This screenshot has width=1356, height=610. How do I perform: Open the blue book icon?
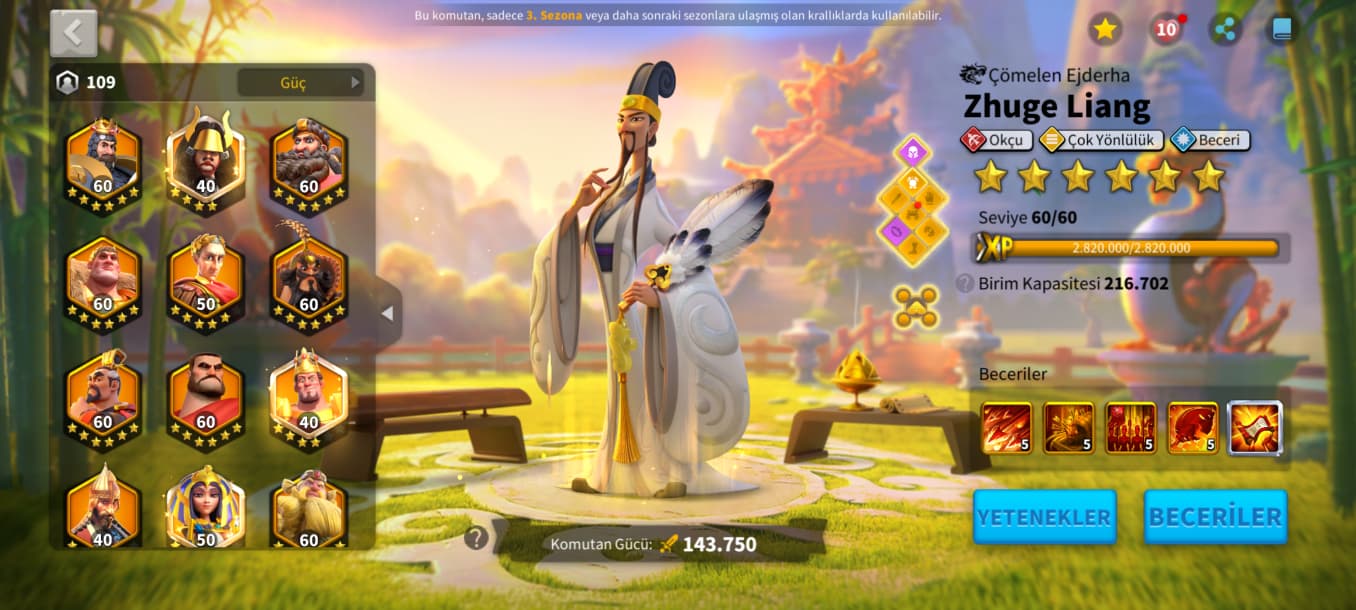pos(1282,29)
